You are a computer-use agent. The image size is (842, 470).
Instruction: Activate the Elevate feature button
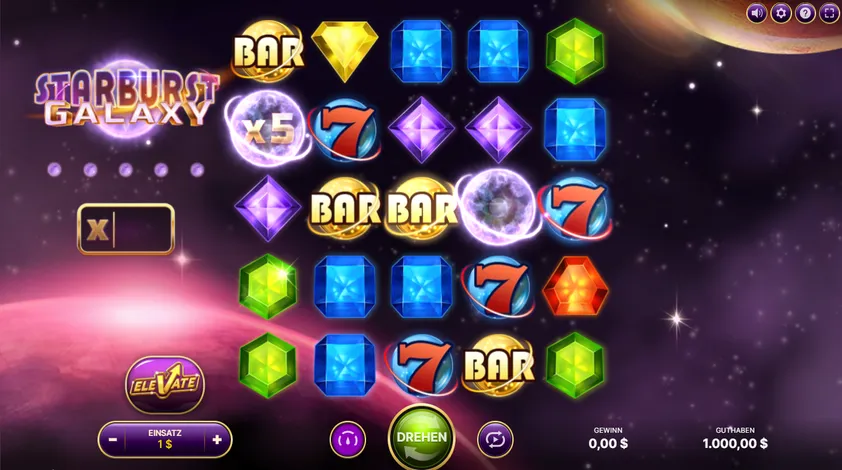tap(165, 383)
